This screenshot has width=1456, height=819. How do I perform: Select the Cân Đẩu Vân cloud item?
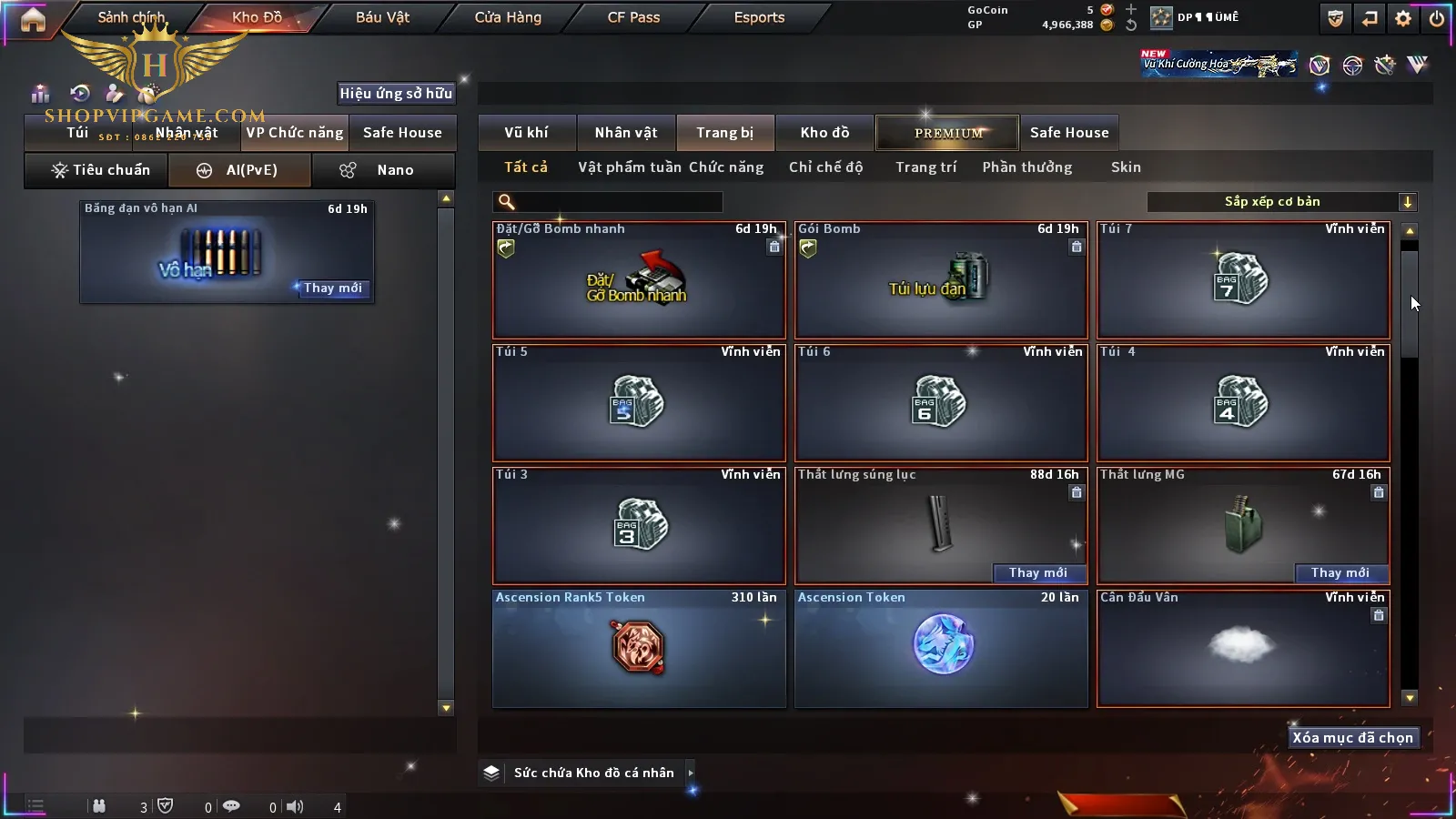tap(1242, 649)
